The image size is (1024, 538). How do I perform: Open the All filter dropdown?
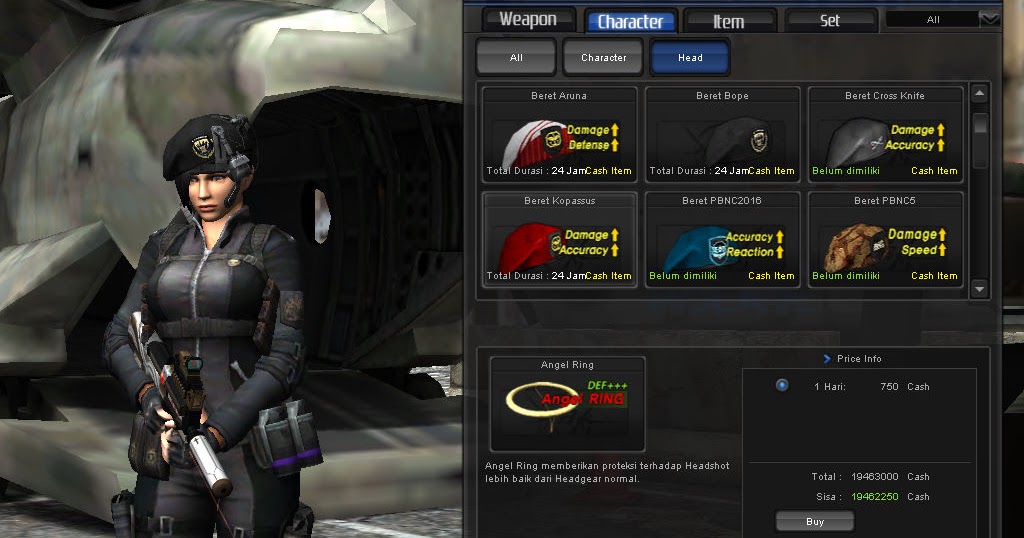click(988, 19)
